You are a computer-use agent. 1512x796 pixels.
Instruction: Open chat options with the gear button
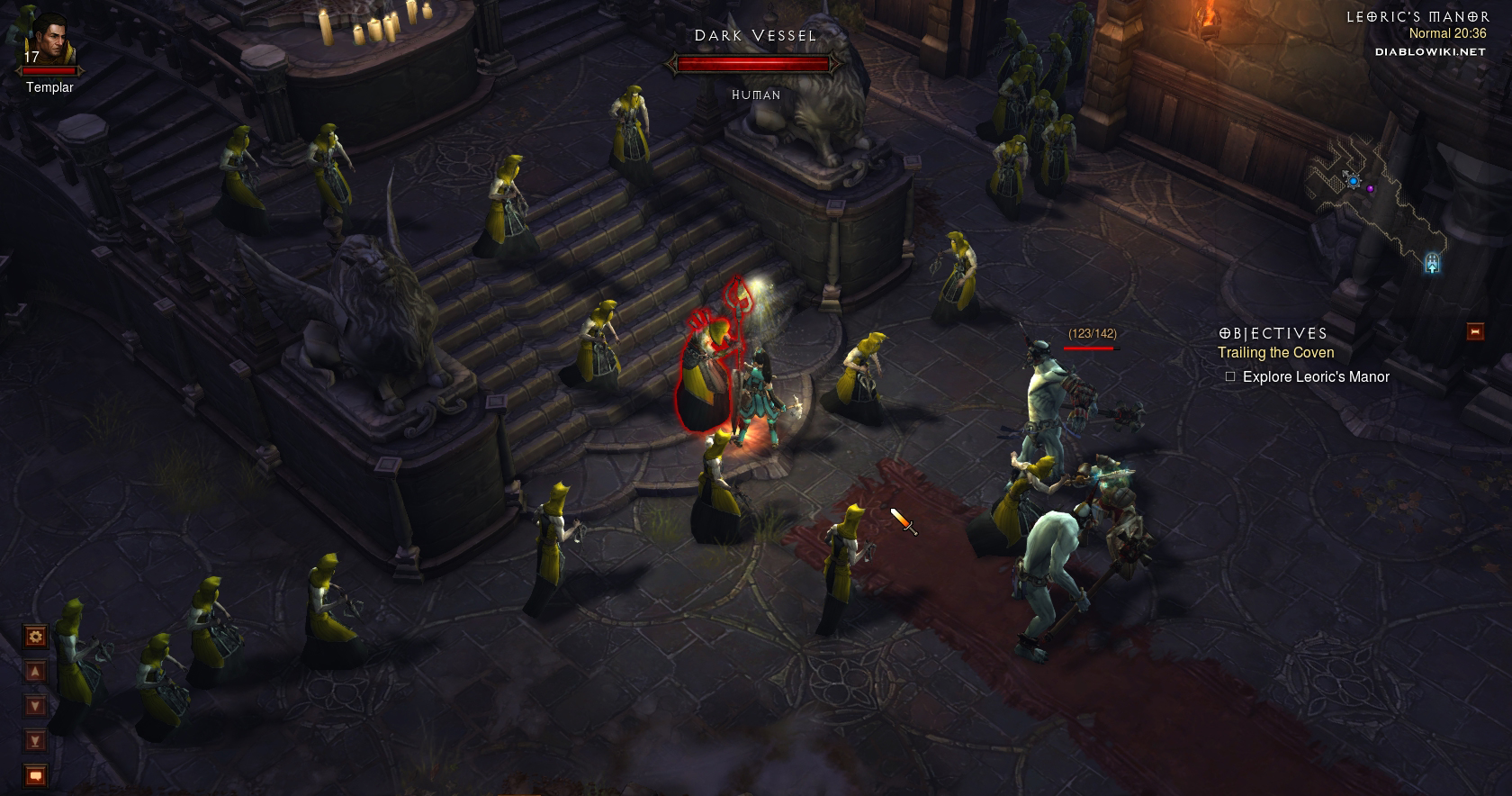tap(35, 638)
